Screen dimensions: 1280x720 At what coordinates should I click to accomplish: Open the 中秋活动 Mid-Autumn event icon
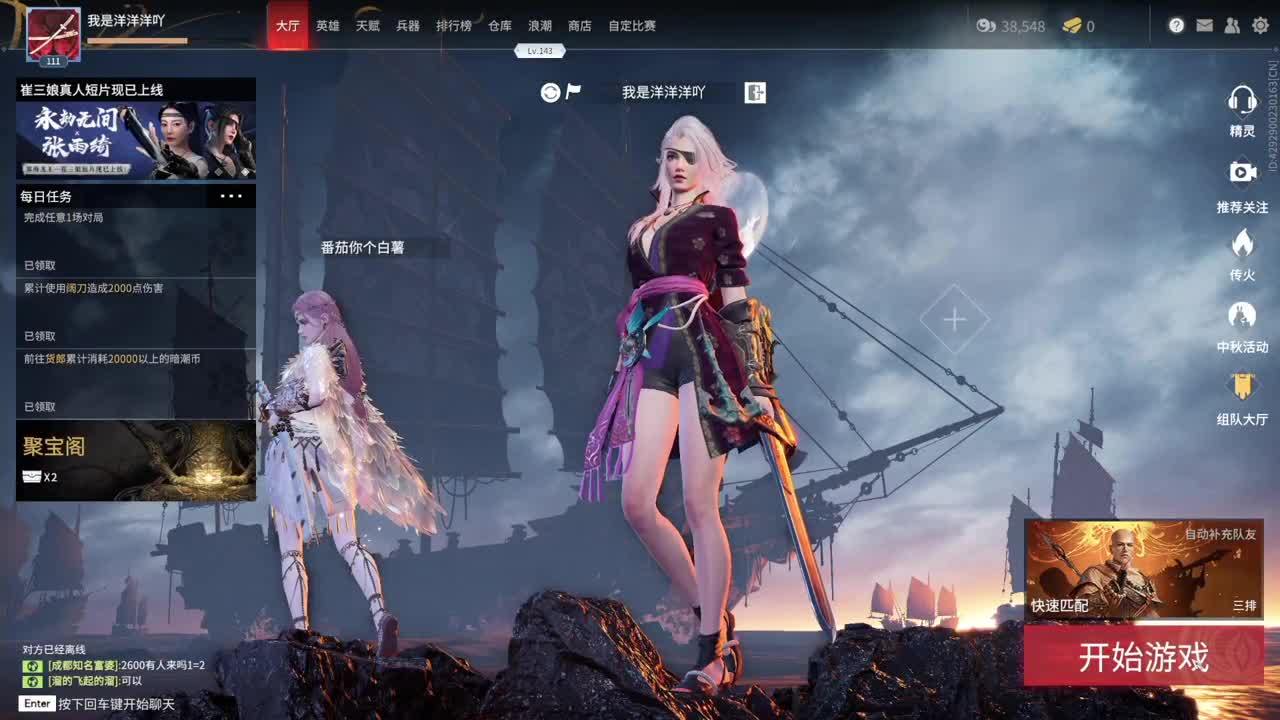[1243, 316]
